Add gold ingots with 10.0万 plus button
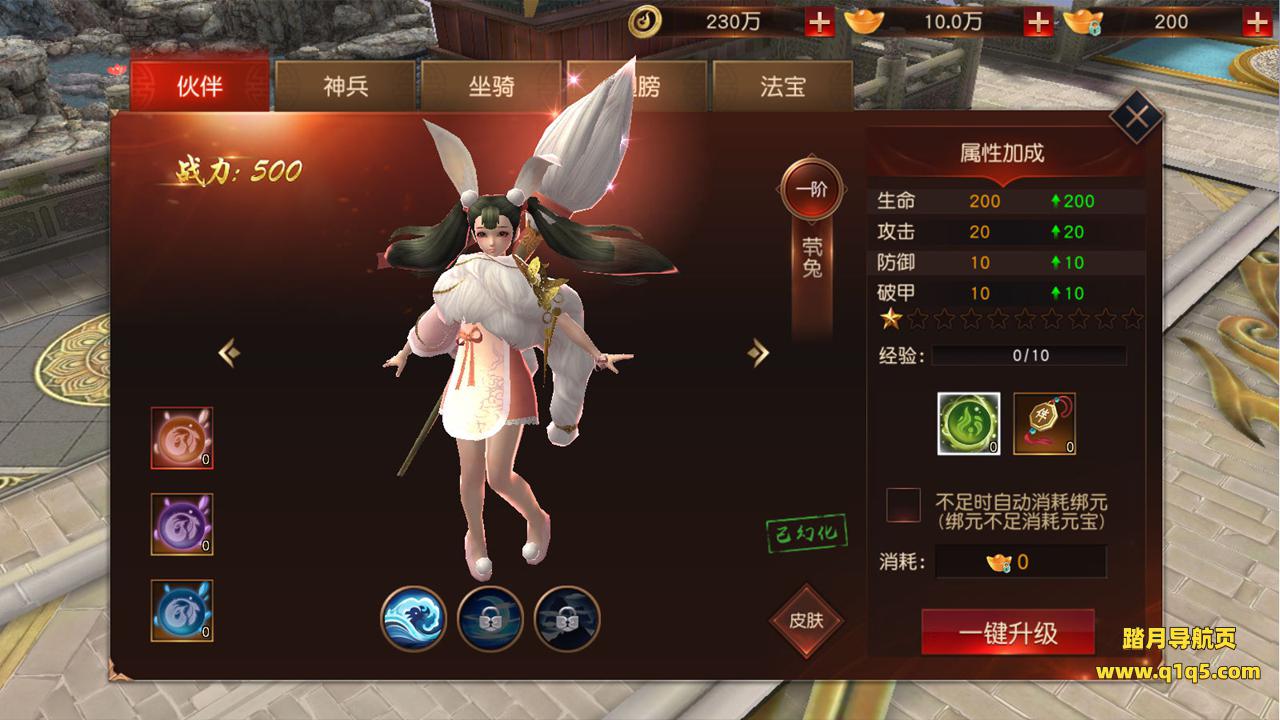Screen dimensions: 1280x720 pyautogui.click(x=1039, y=22)
